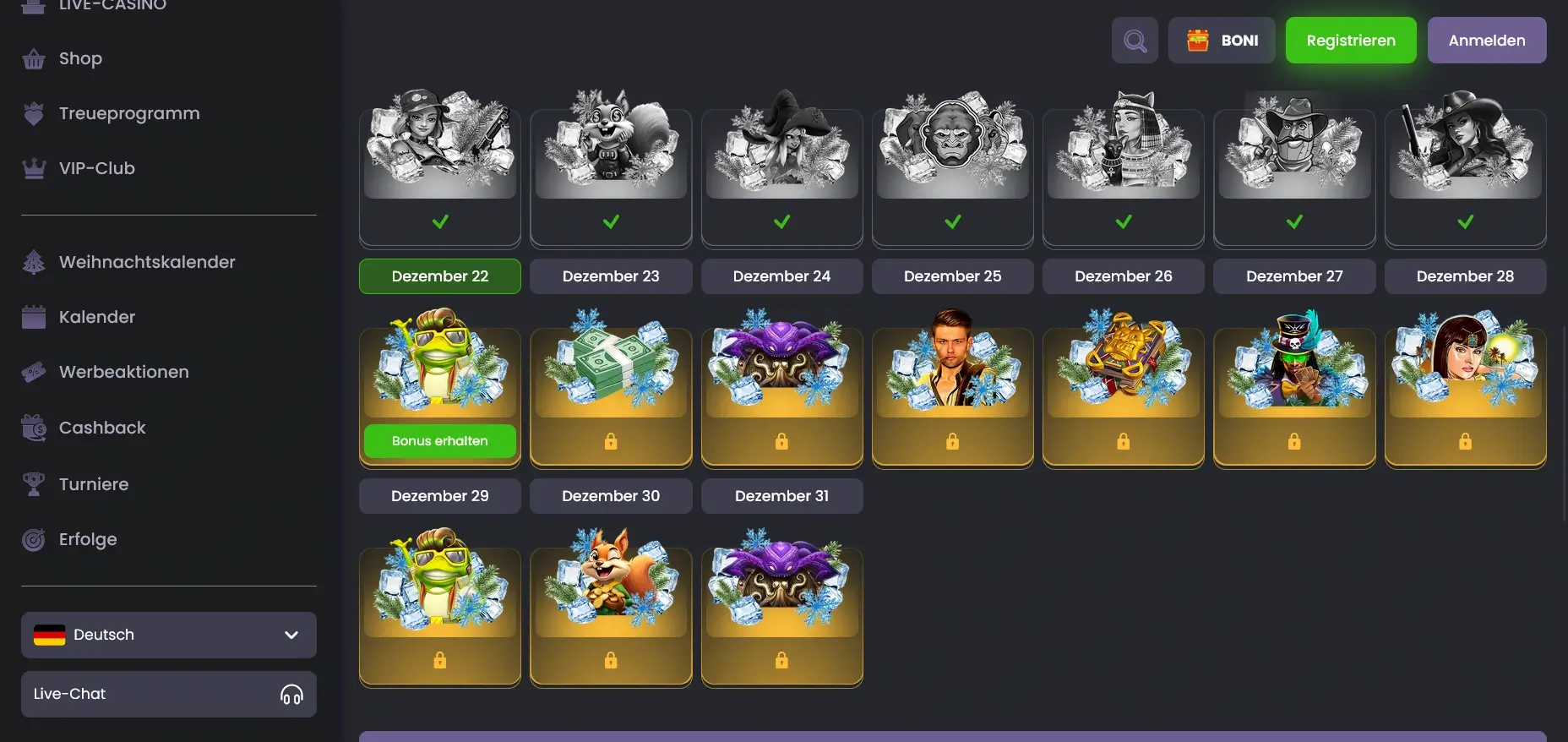
Task: Click the magnifier search icon
Action: 1135,40
